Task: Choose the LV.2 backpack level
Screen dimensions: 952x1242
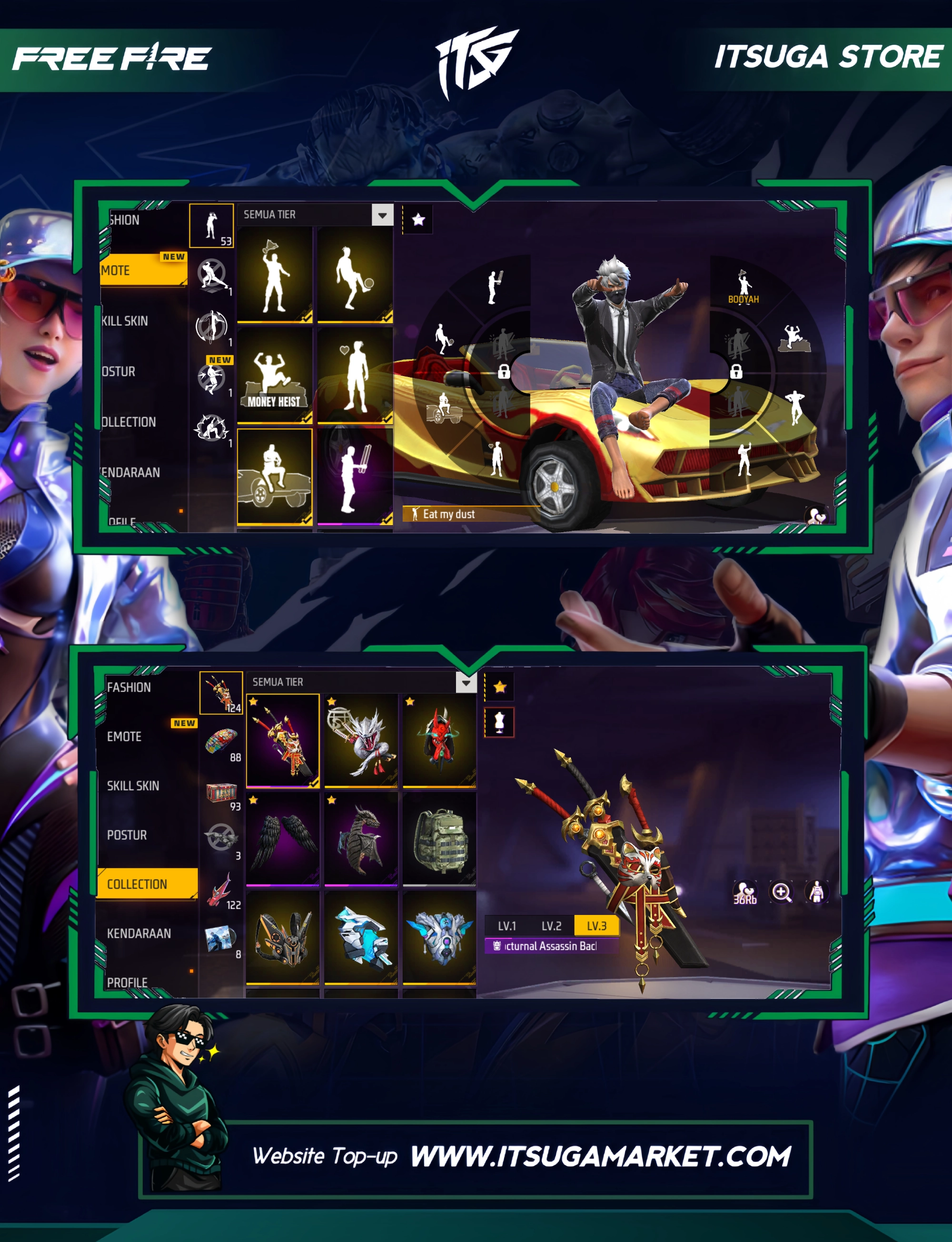Action: (x=551, y=926)
